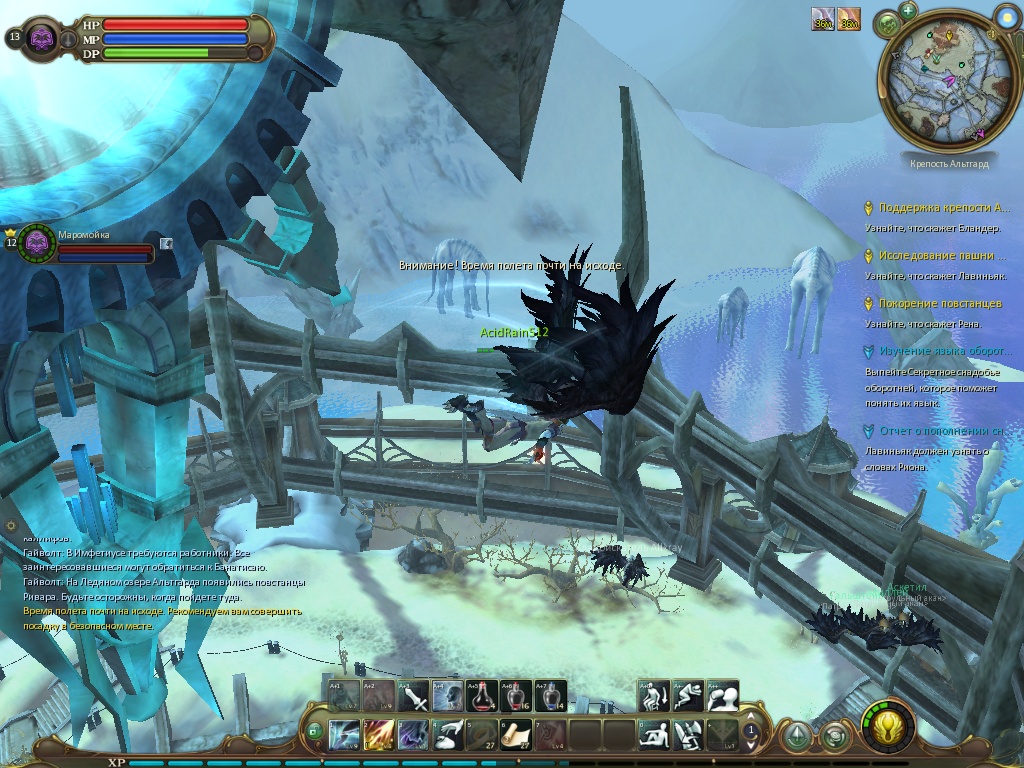Select the quest "Исследование пашни" in the tracker
This screenshot has width=1024, height=768.
pos(936,256)
